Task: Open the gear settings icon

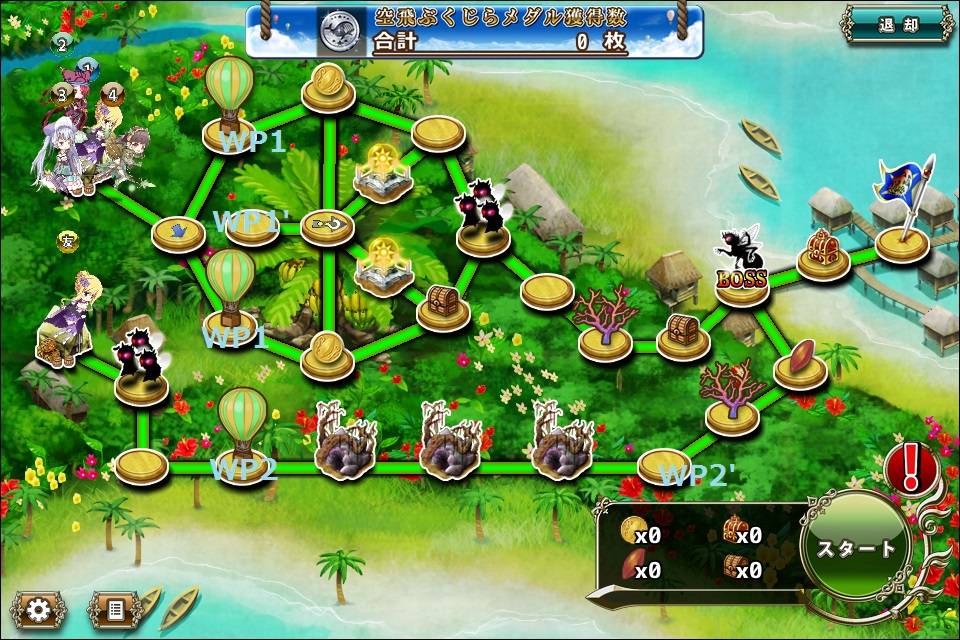Action: (39, 608)
